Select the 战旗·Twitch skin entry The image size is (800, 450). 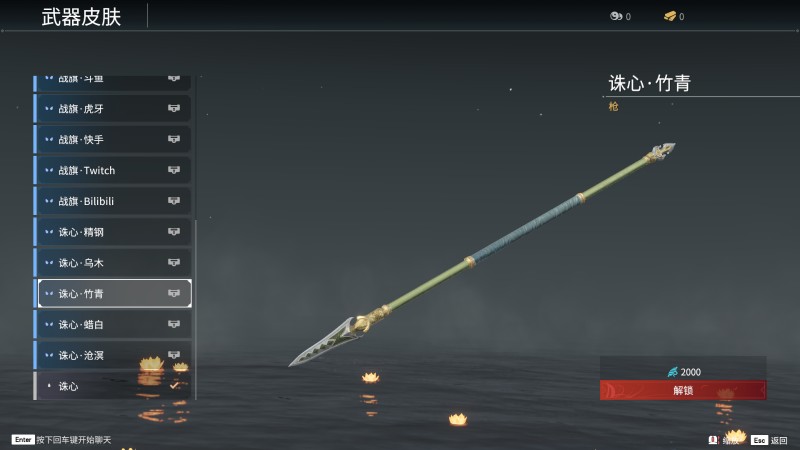[113, 171]
